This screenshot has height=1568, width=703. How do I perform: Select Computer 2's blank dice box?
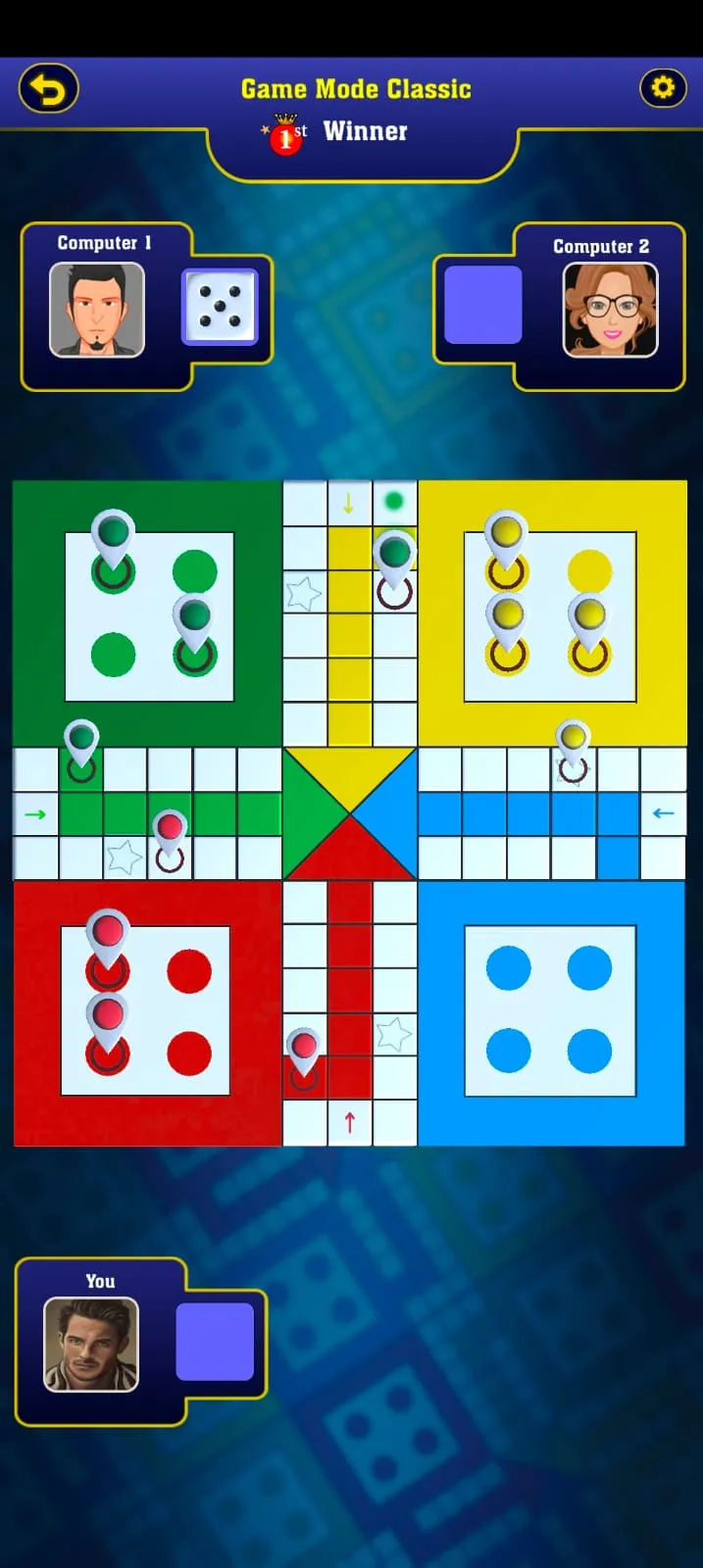[482, 305]
